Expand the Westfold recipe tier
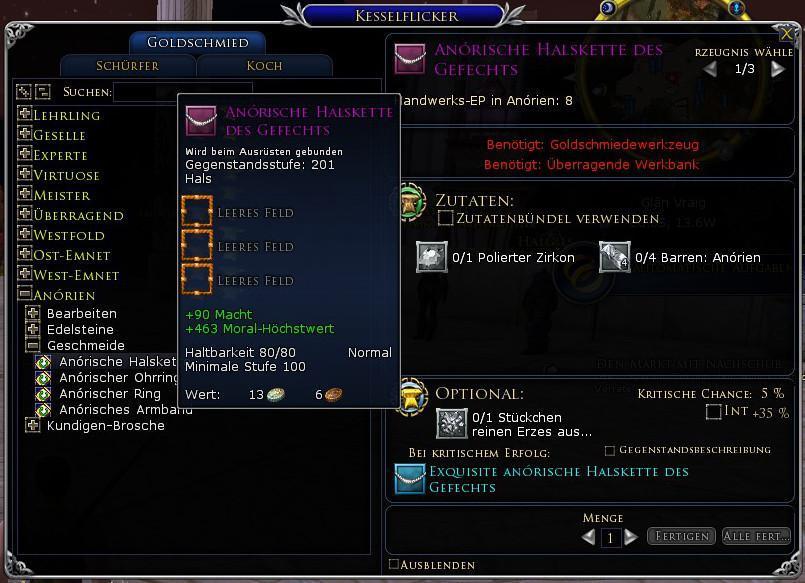805x583 pixels. click(x=24, y=235)
